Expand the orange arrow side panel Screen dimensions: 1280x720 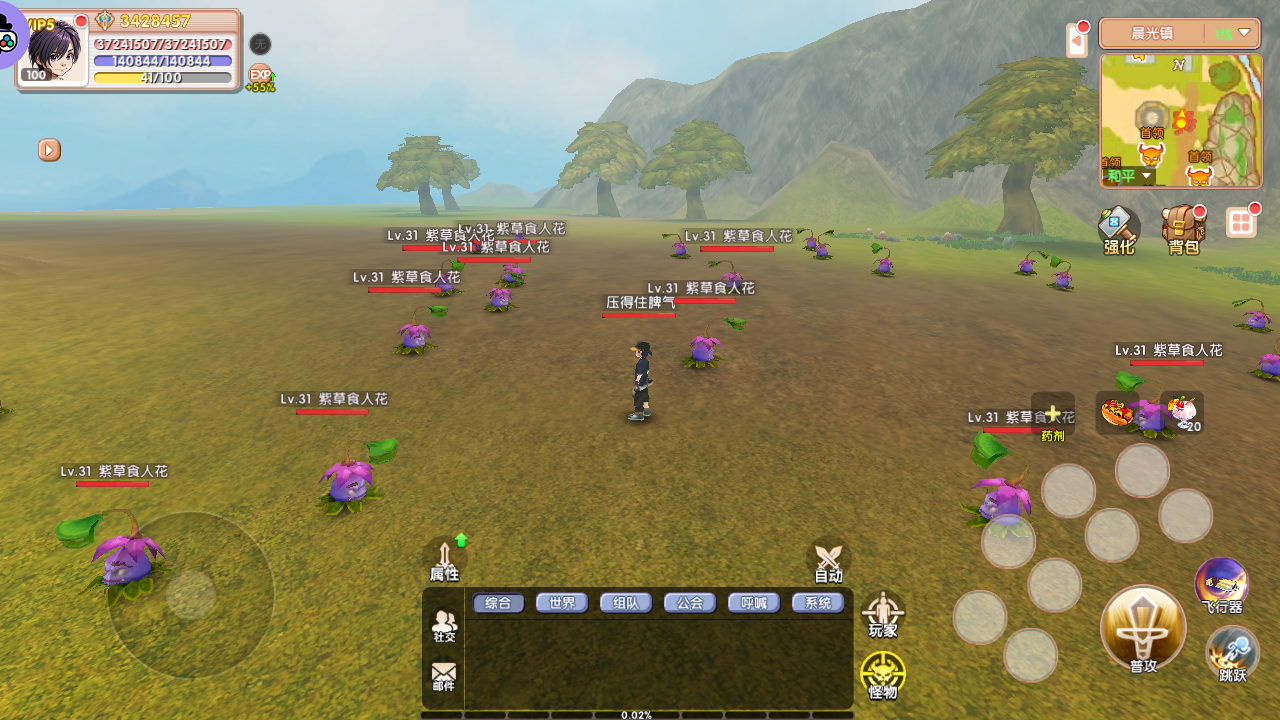coord(49,150)
